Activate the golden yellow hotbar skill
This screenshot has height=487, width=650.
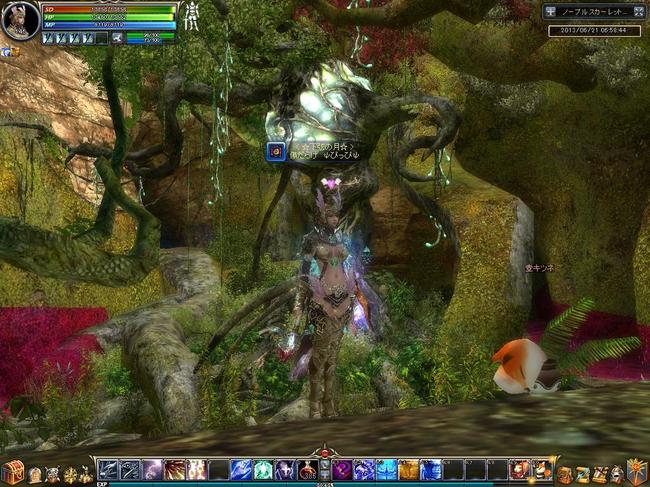[408, 470]
